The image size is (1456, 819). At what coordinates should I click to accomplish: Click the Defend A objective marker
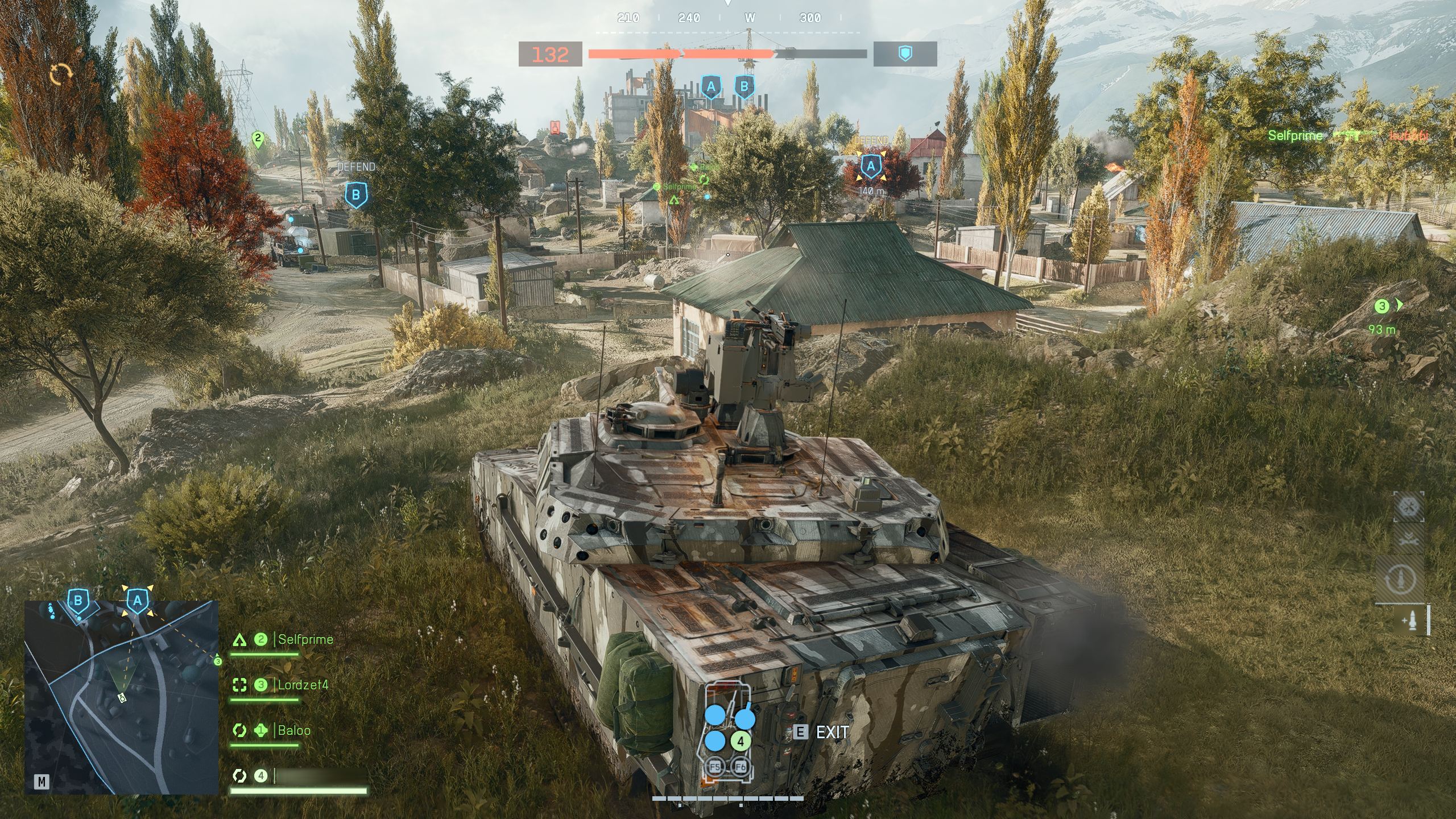tap(870, 167)
